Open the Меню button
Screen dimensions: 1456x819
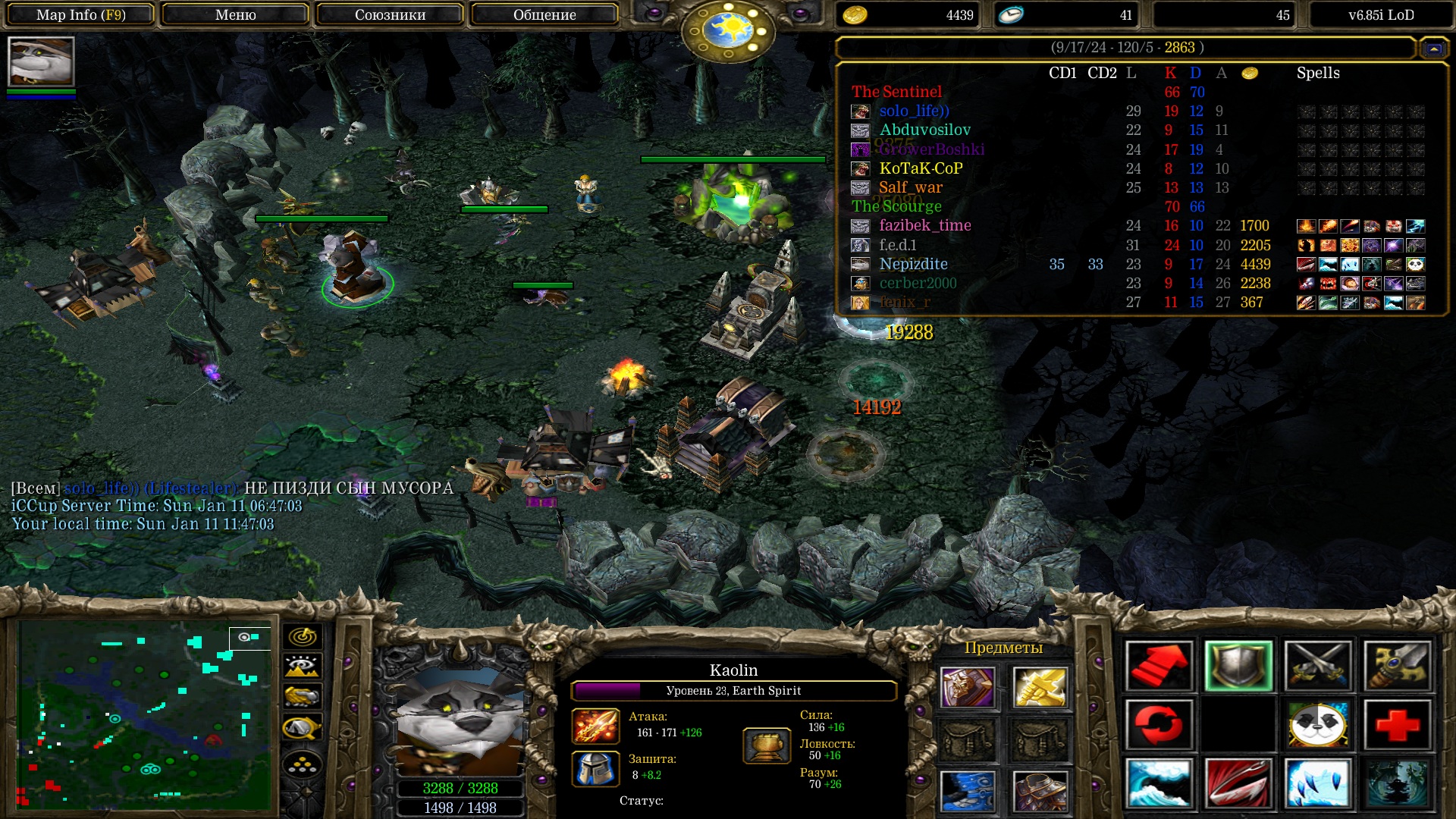click(235, 14)
